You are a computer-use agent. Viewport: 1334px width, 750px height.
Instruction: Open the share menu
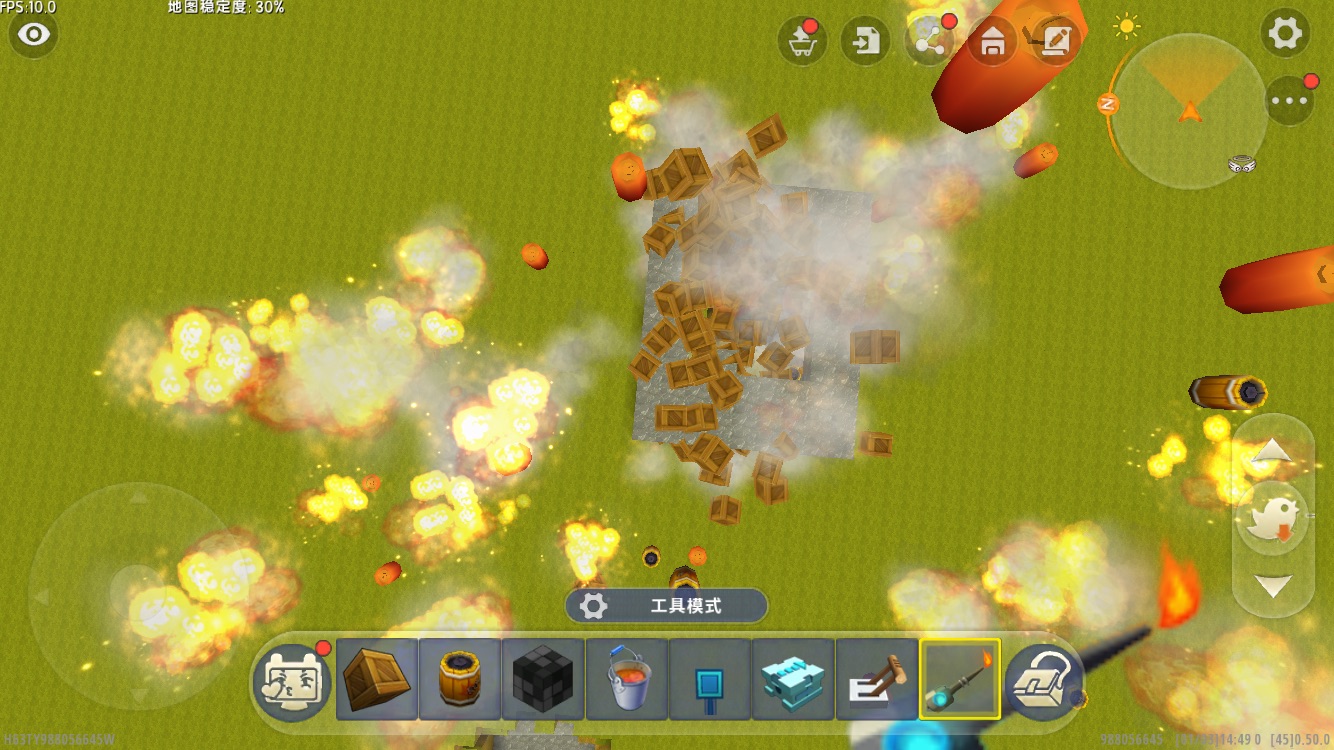pyautogui.click(x=929, y=41)
